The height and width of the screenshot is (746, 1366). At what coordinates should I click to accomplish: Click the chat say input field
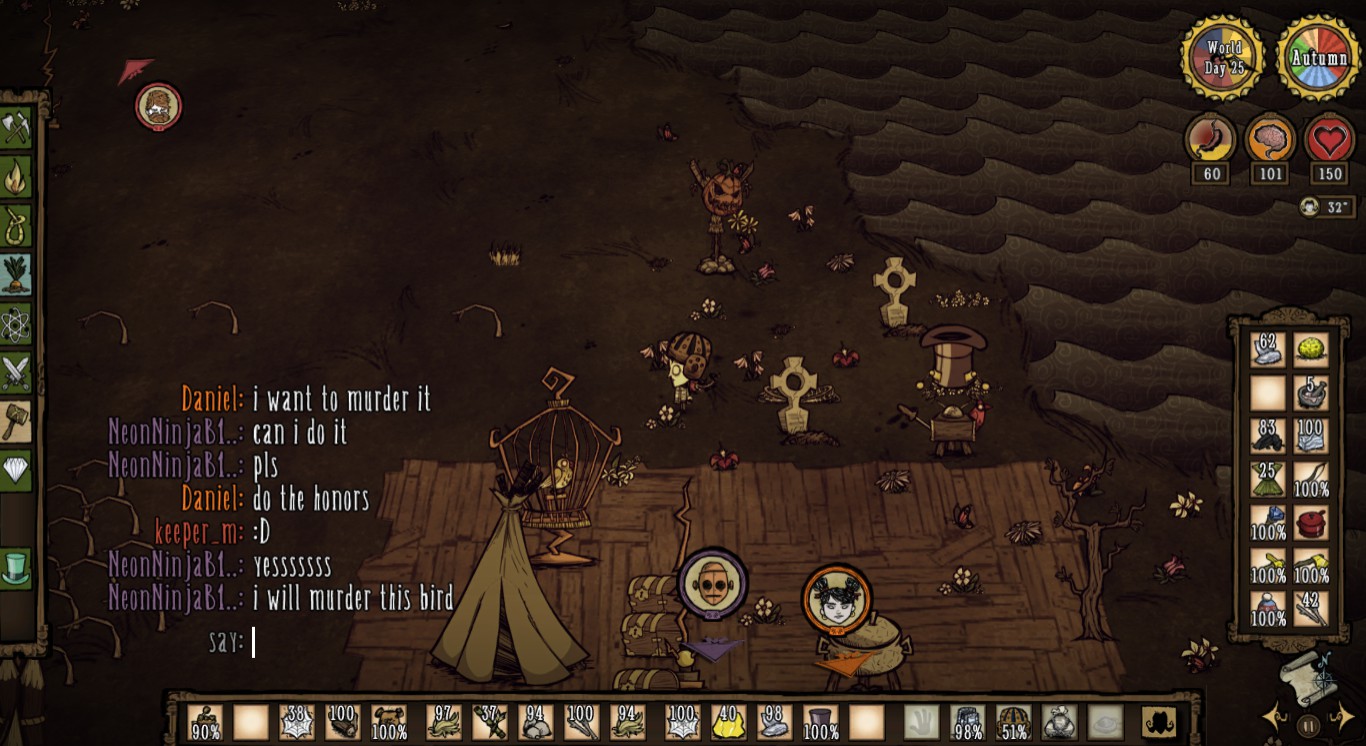tap(350, 642)
